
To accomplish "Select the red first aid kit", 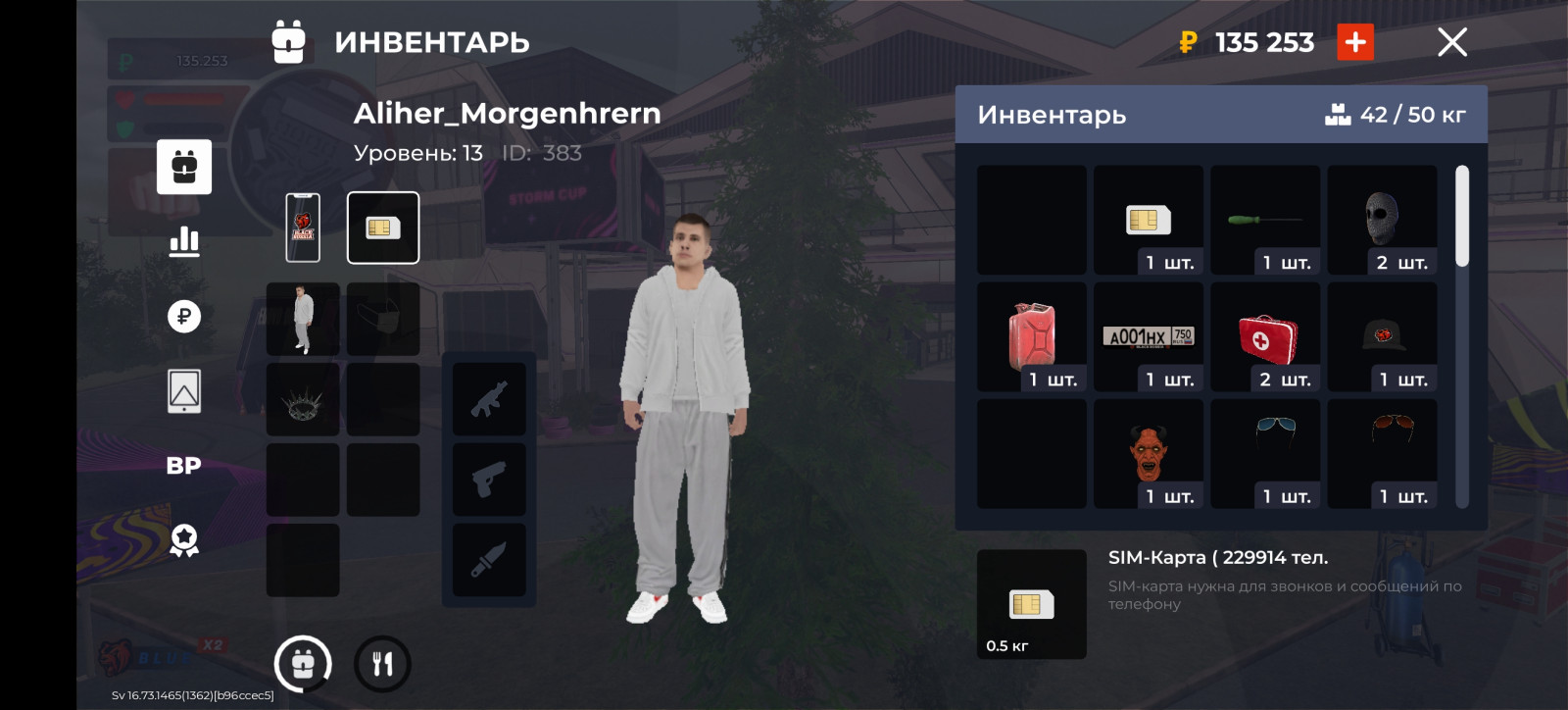I will click(x=1265, y=336).
